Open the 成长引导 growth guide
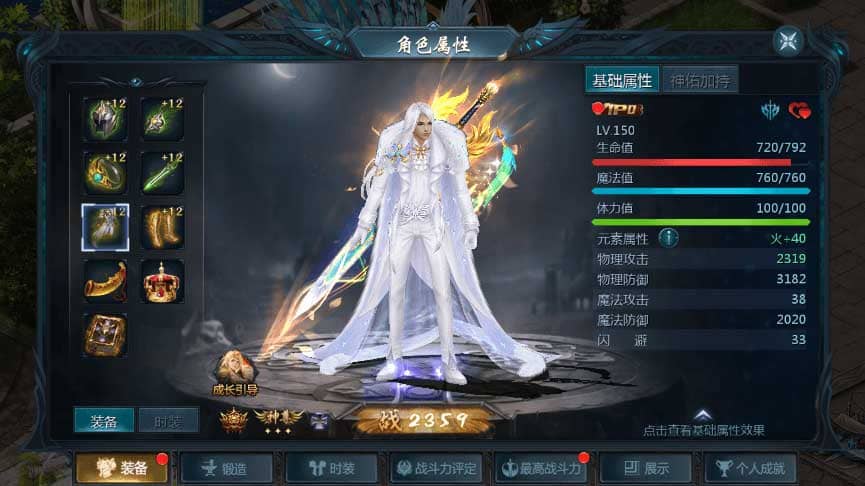865x486 pixels. 236,373
